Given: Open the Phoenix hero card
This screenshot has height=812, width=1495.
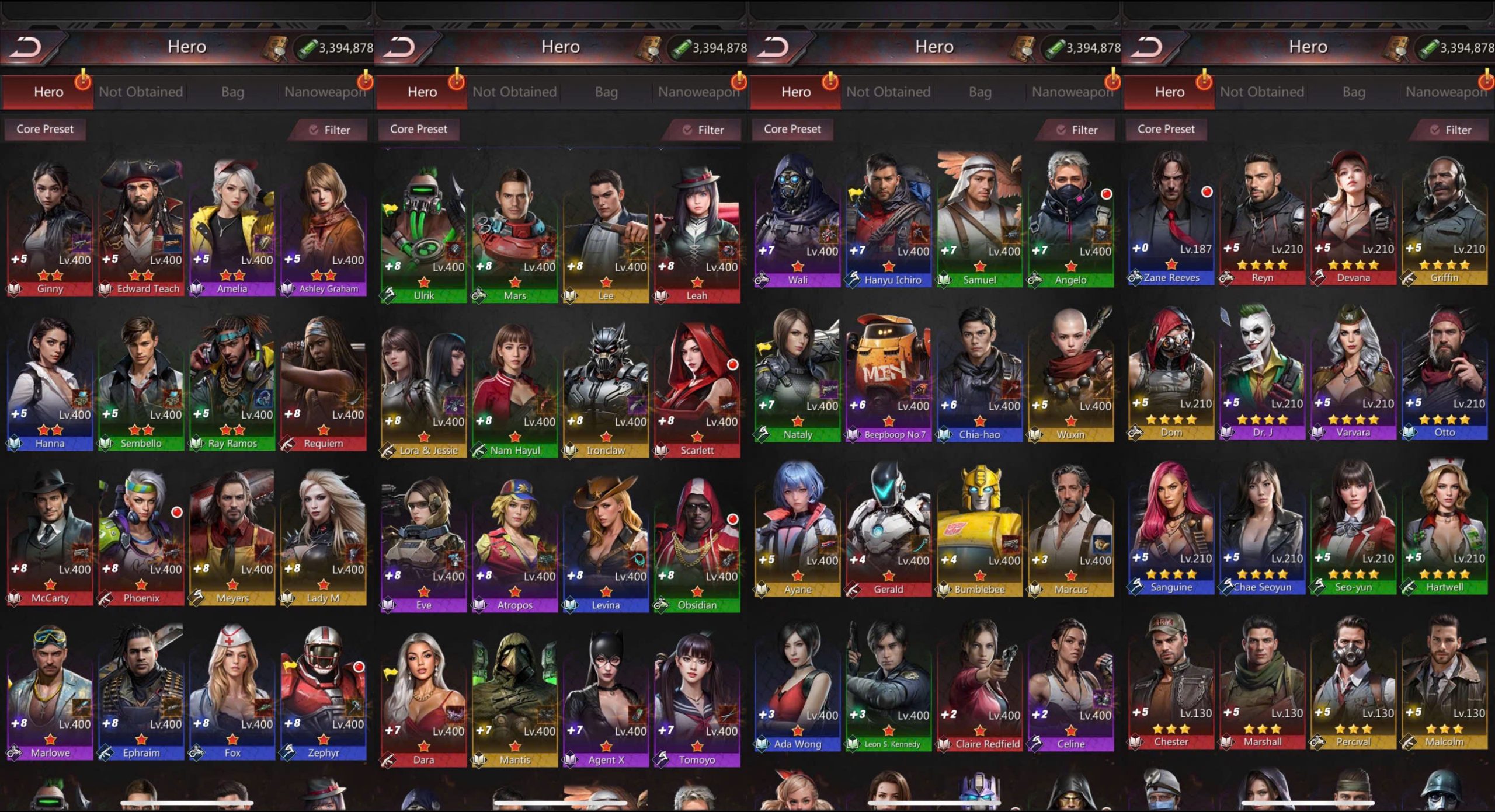Looking at the screenshot, I should click(141, 537).
